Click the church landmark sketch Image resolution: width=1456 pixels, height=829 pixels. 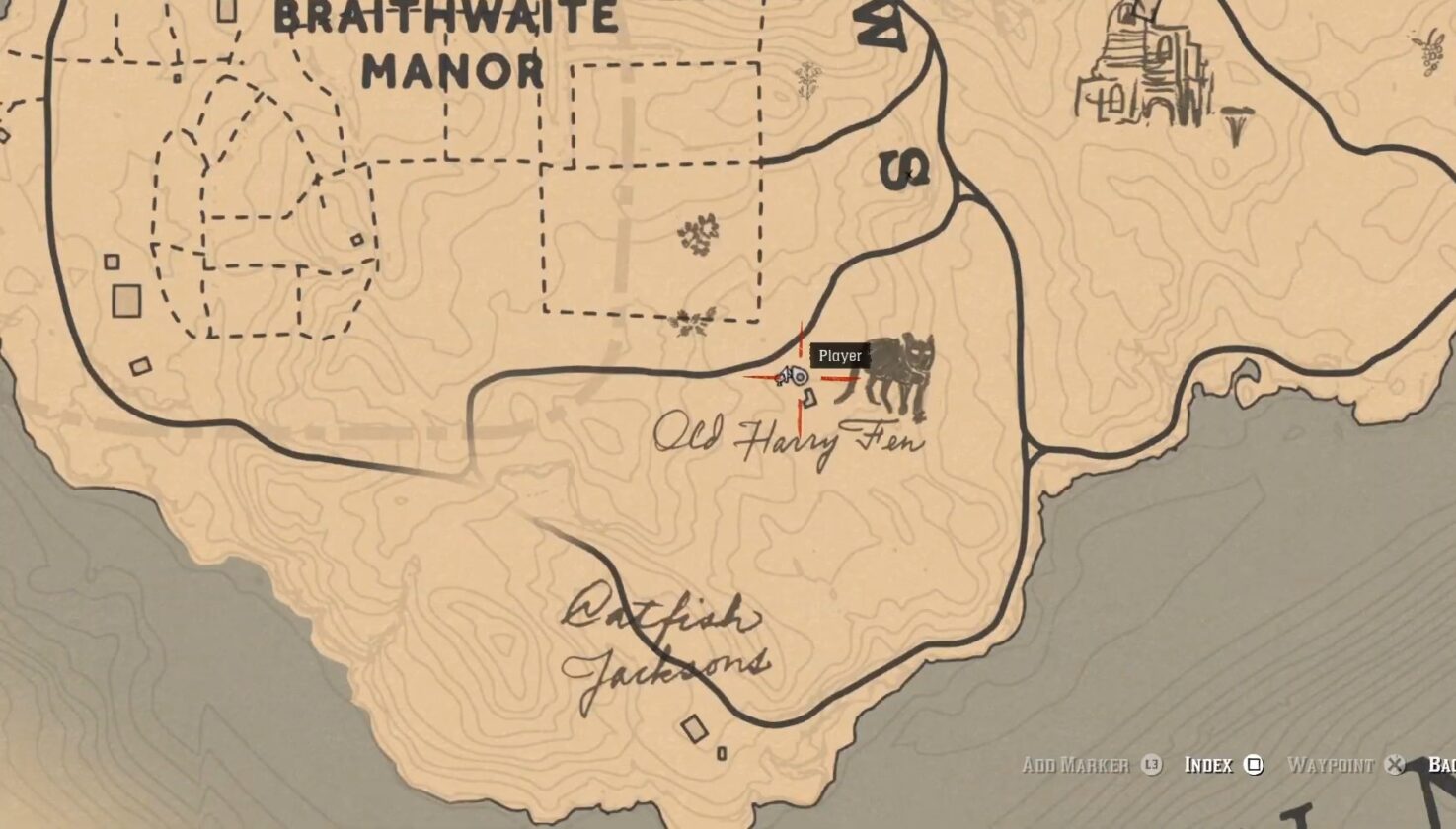coord(1145,69)
